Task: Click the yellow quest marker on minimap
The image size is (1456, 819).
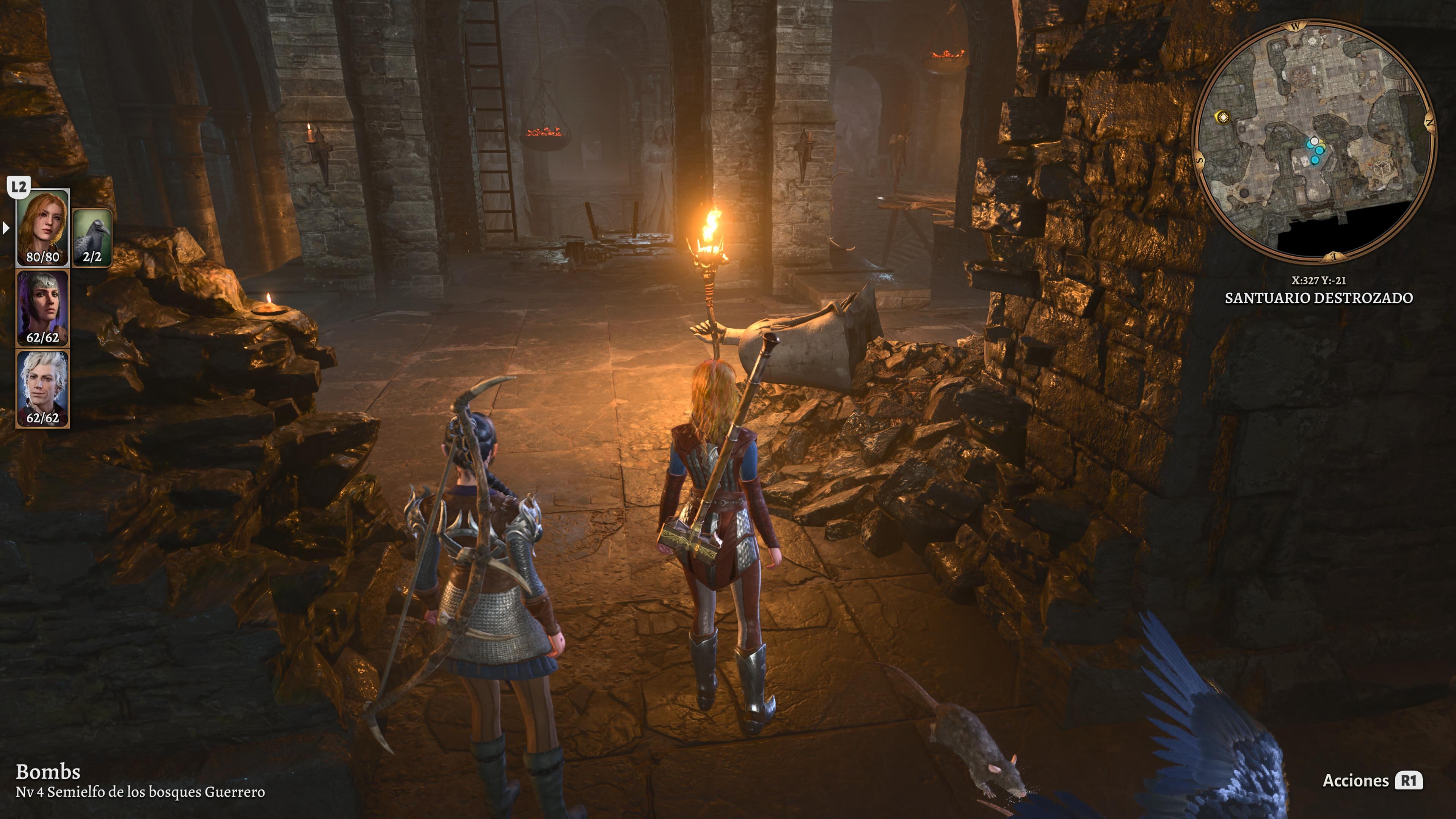Action: coord(1222,118)
